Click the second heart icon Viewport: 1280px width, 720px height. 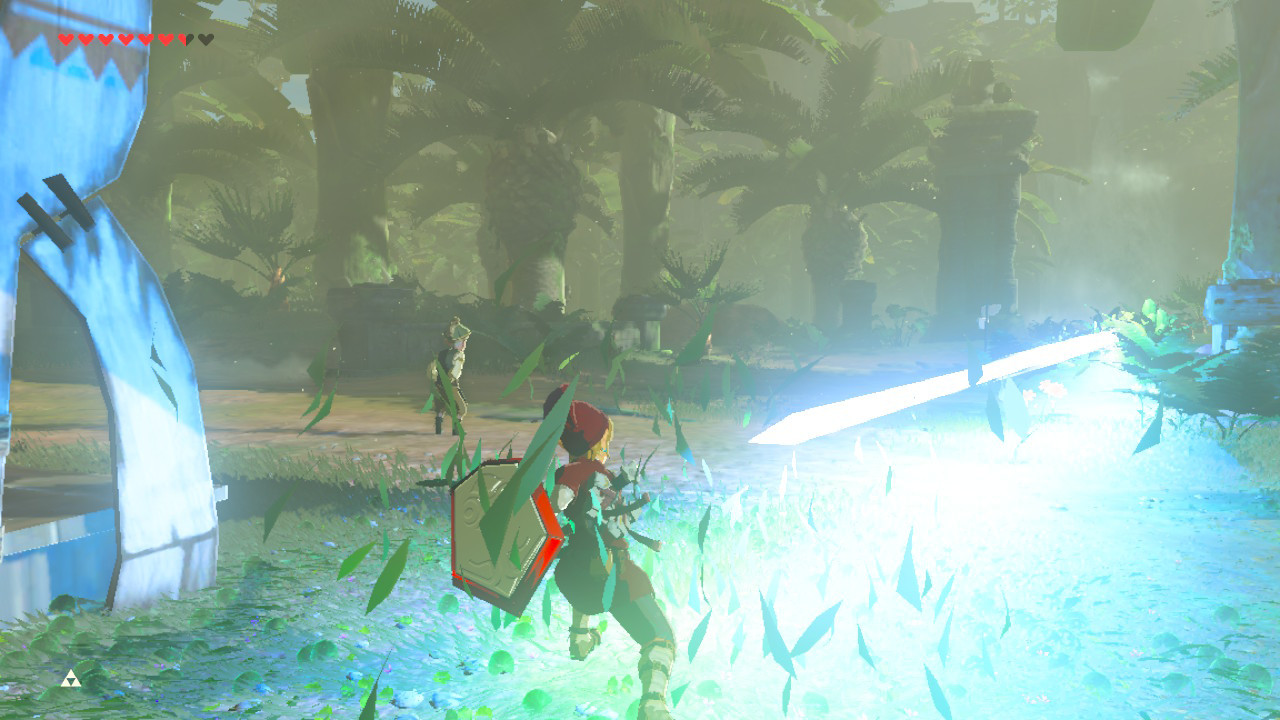point(87,38)
